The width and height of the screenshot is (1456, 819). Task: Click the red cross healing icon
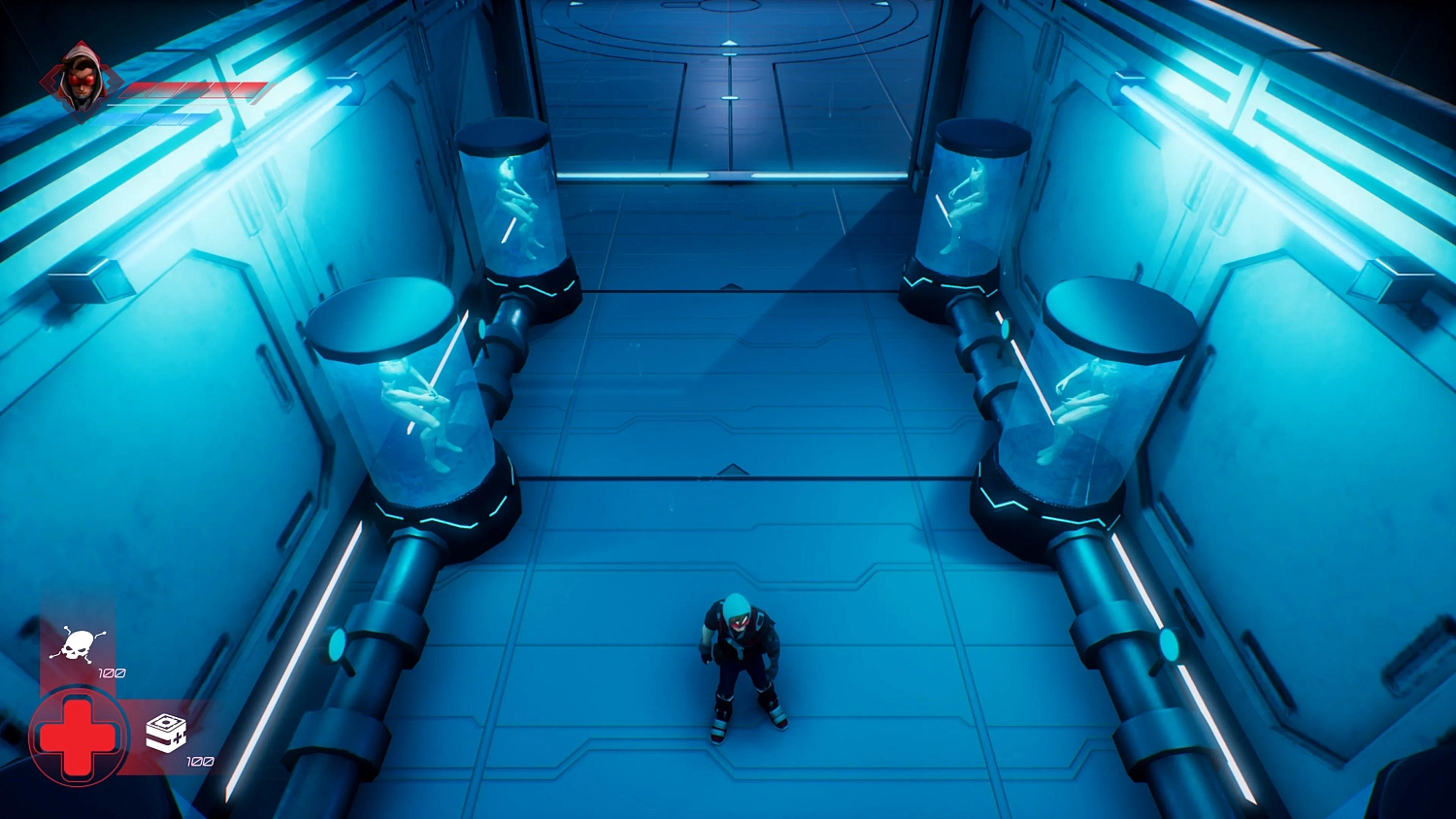point(78,737)
